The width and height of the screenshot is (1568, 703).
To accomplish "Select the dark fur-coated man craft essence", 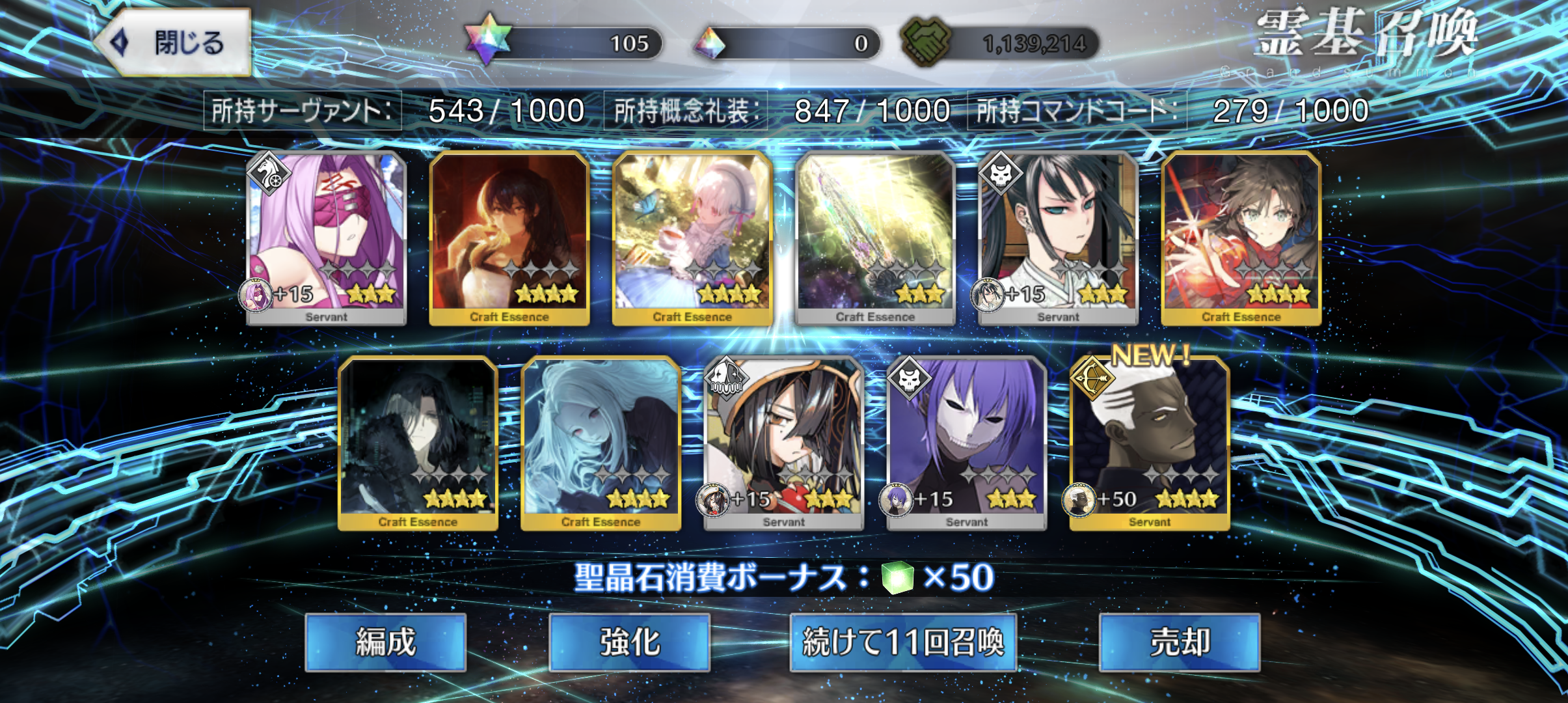I will pyautogui.click(x=418, y=443).
